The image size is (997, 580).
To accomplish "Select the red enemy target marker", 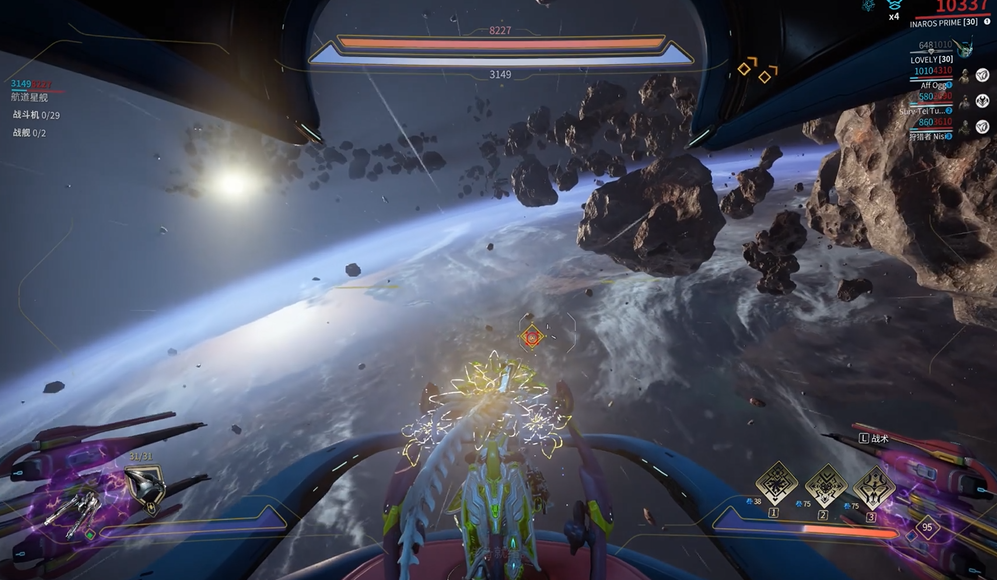I will click(532, 338).
